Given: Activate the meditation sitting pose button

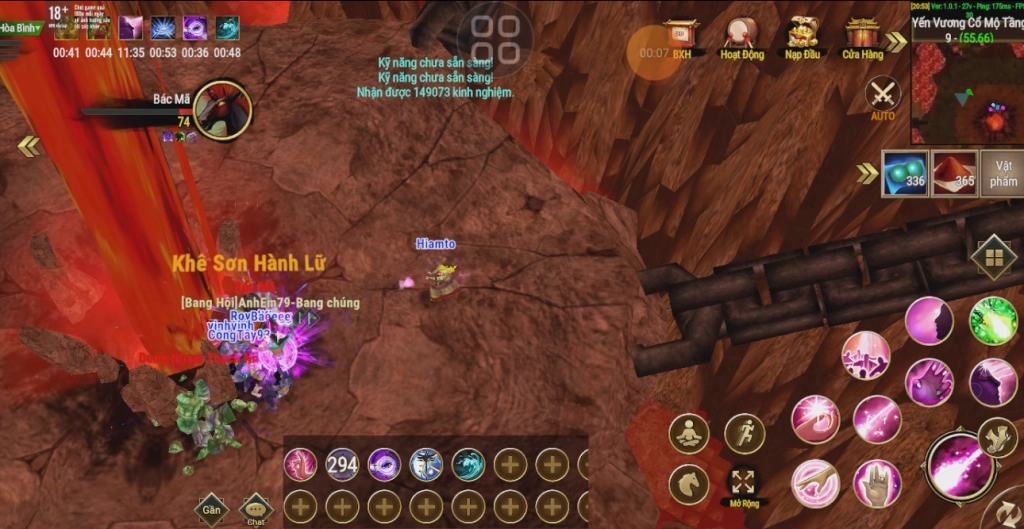Looking at the screenshot, I should coord(689,434).
